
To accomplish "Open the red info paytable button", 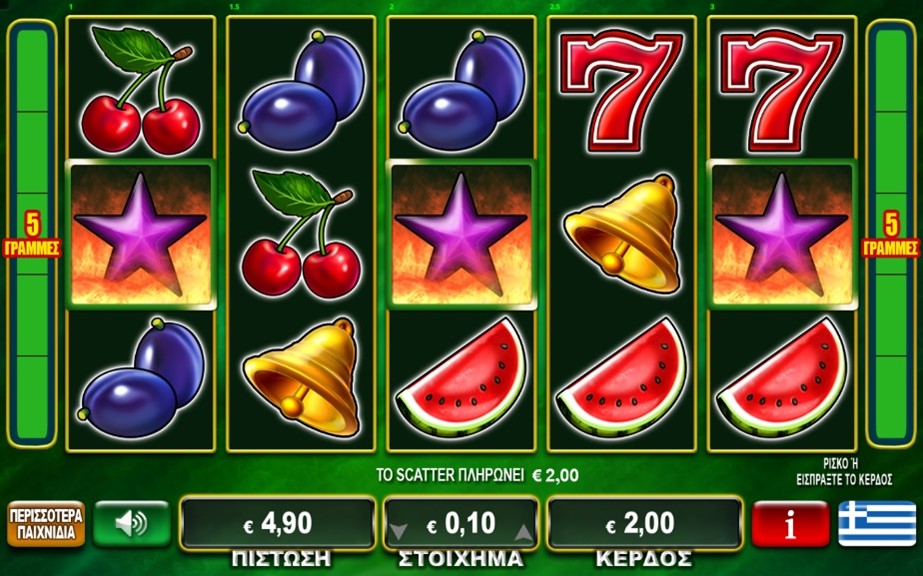I will [x=790, y=523].
